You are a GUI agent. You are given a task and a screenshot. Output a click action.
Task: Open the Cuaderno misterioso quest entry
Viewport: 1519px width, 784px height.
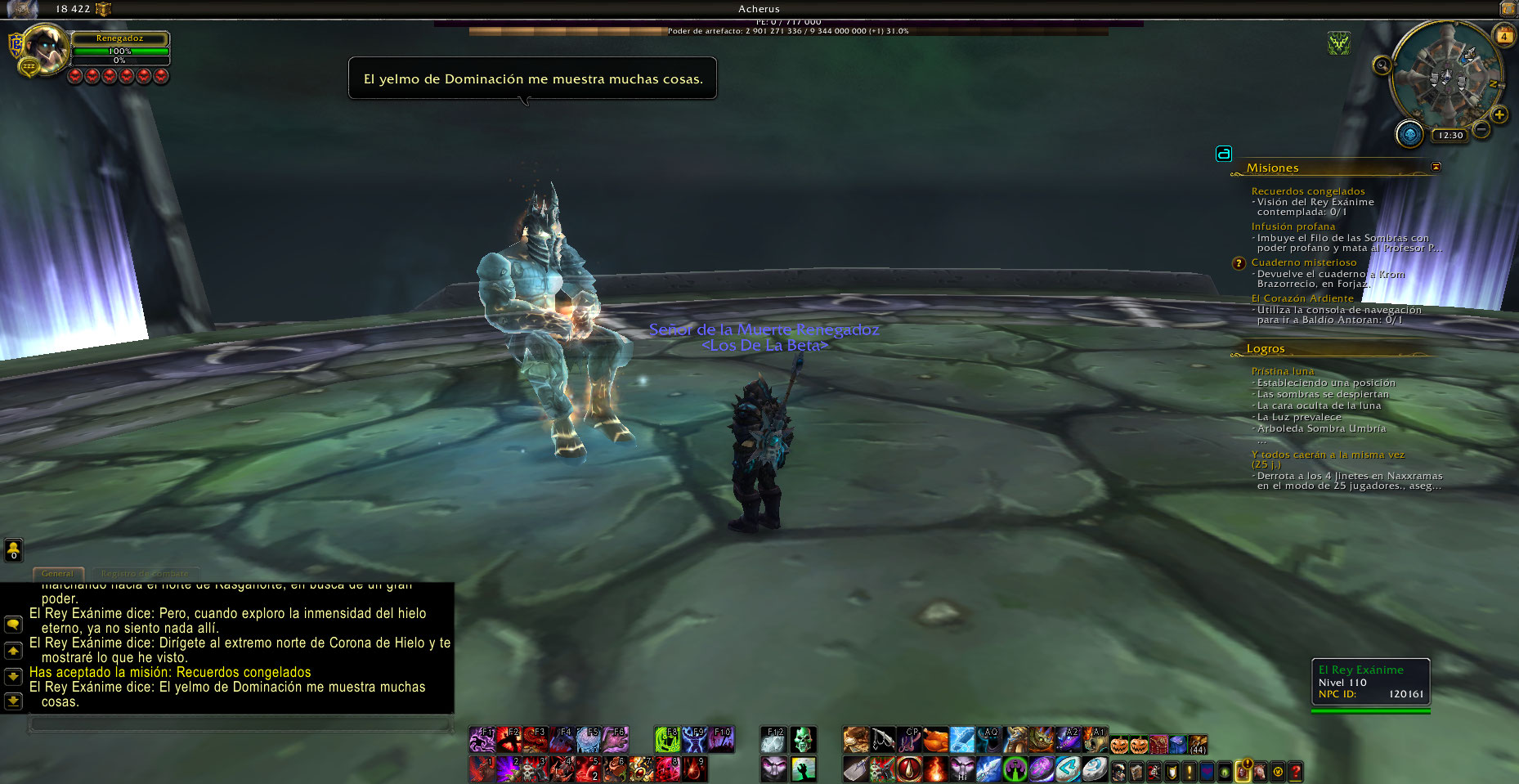tap(1303, 262)
